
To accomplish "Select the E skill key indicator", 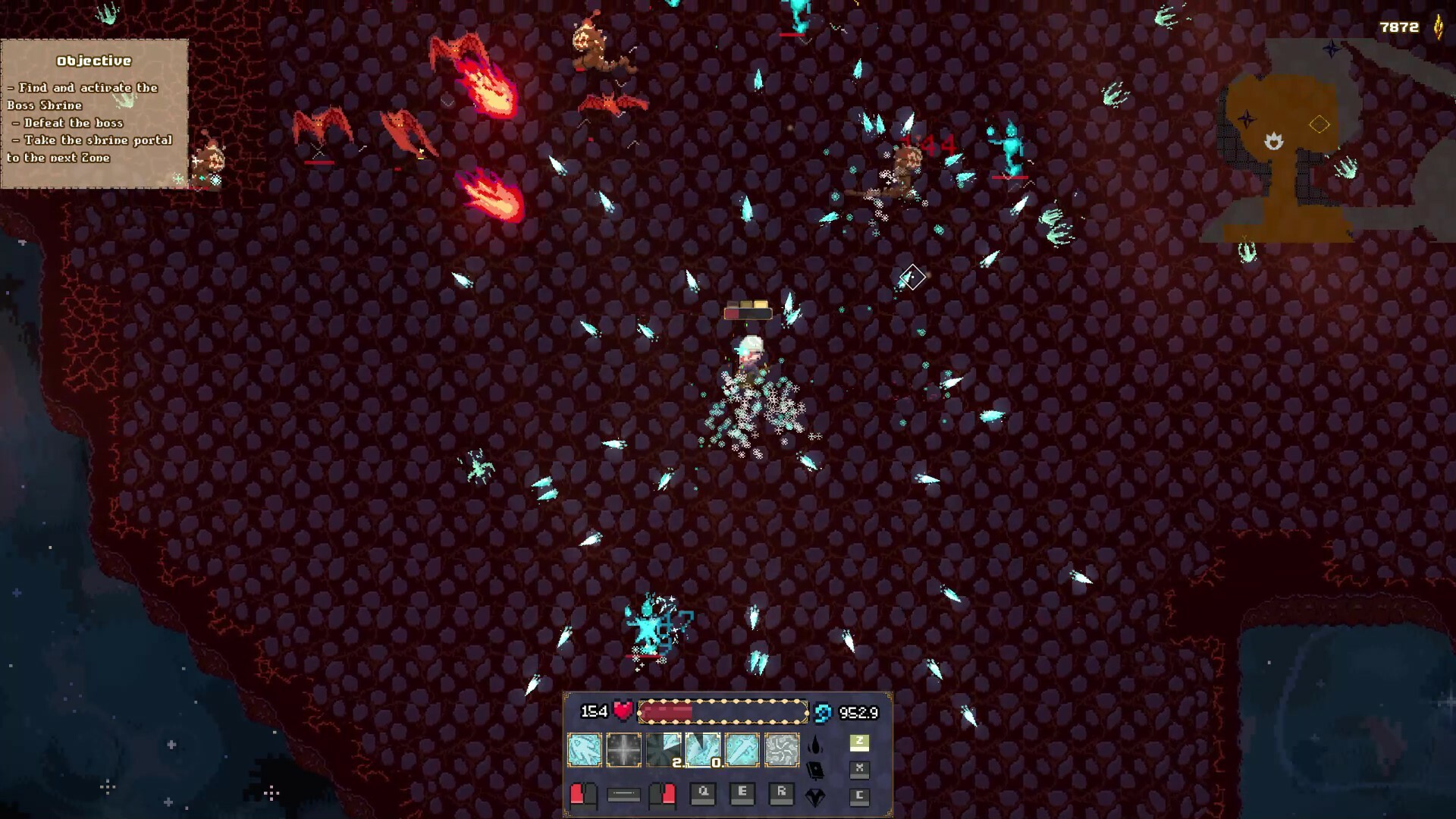I will (742, 794).
